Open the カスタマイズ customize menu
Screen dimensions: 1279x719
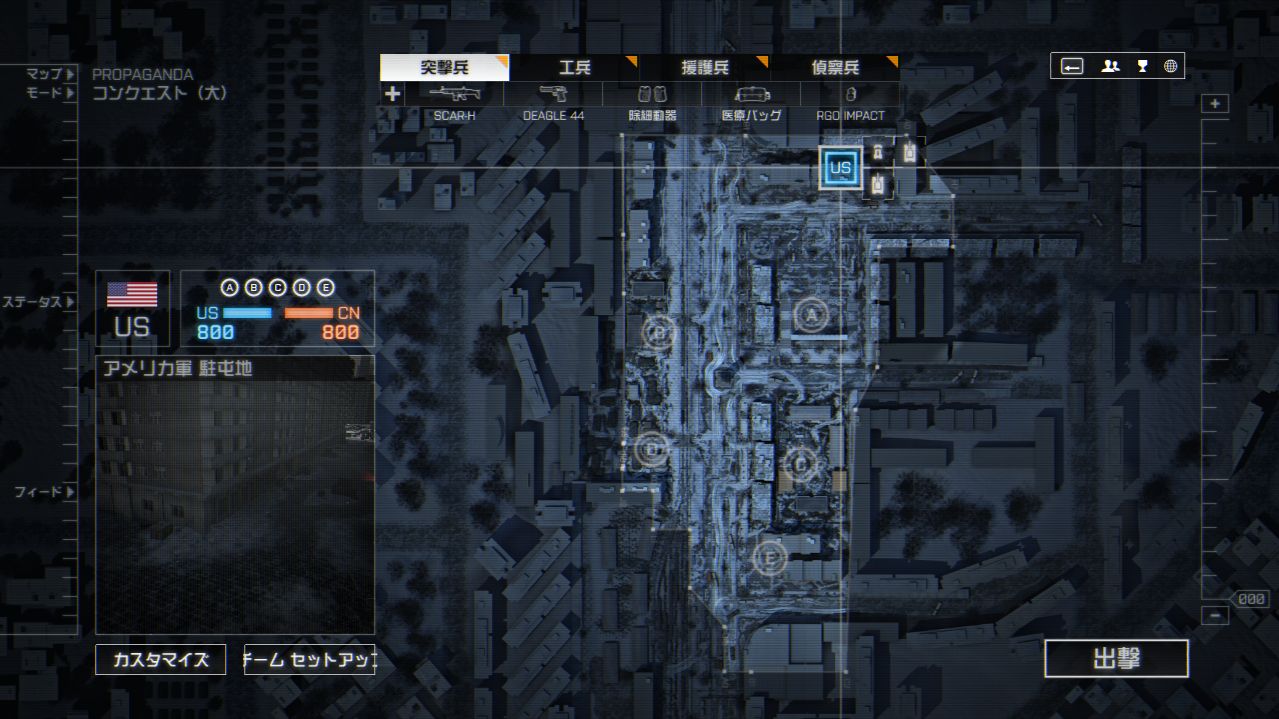click(x=160, y=660)
